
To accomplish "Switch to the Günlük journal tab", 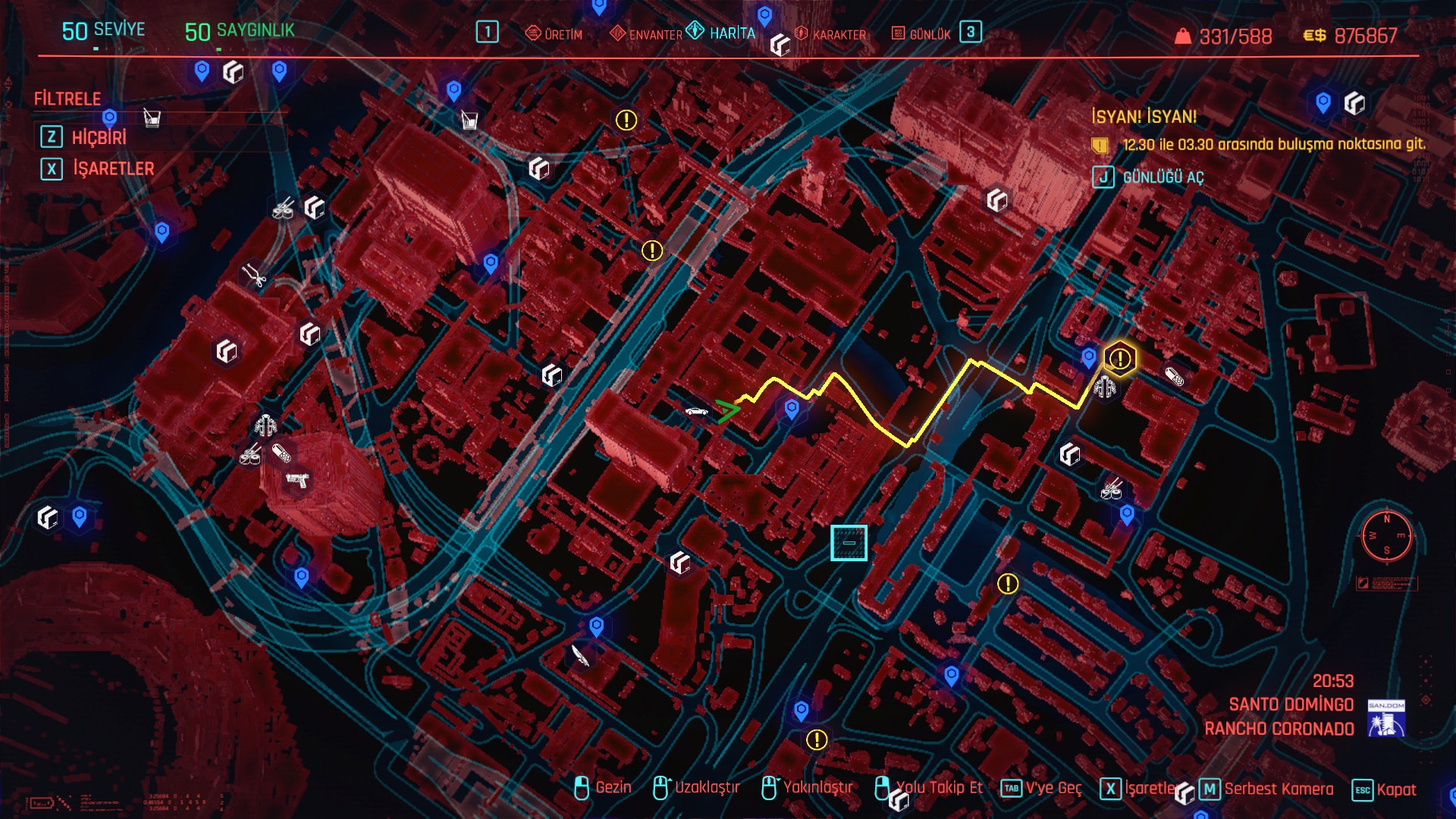I will pyautogui.click(x=921, y=34).
